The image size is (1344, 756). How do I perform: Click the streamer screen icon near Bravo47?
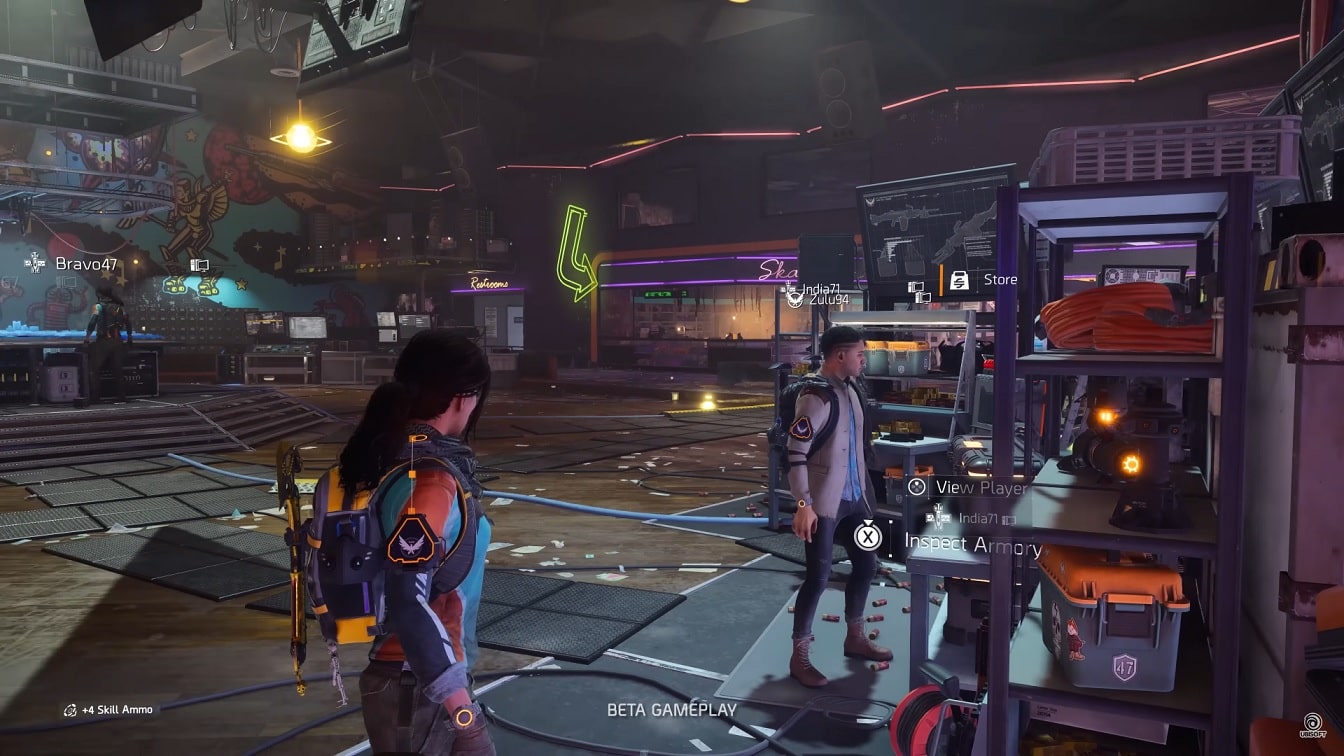coord(200,265)
